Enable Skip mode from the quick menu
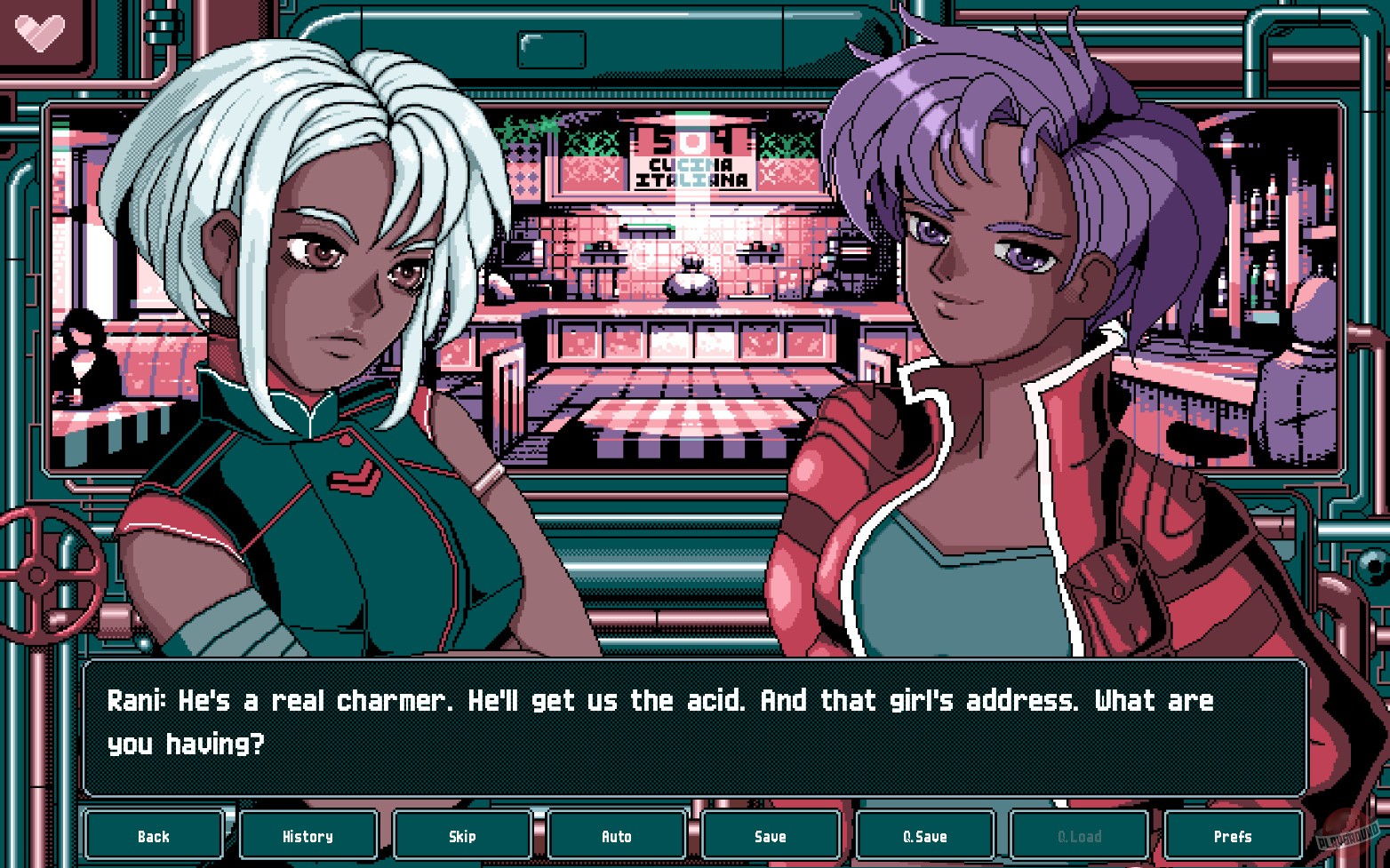 coord(462,836)
